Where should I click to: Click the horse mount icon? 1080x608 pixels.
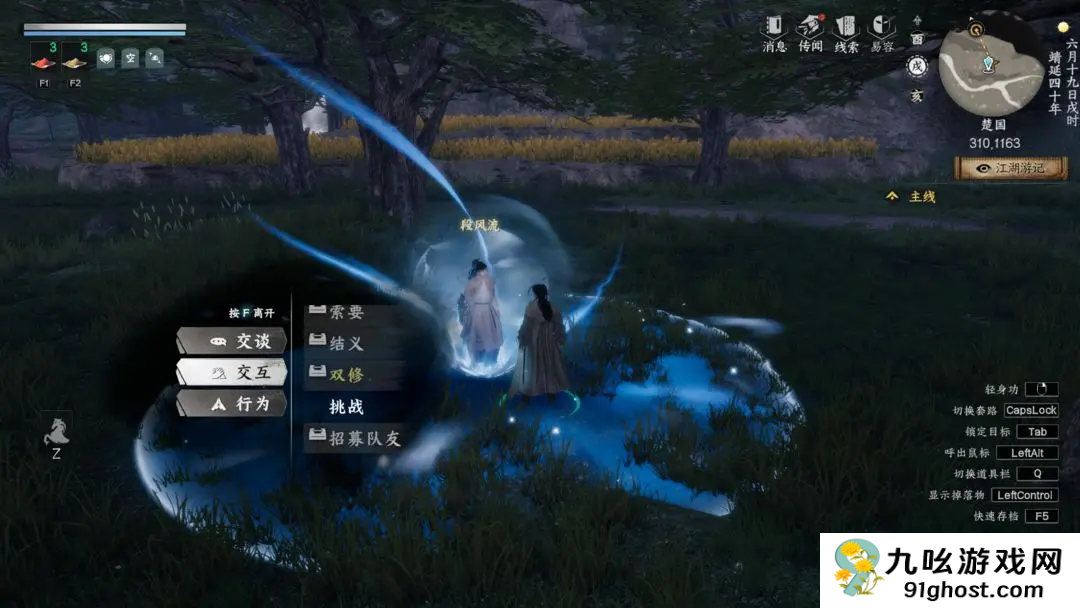pos(57,431)
